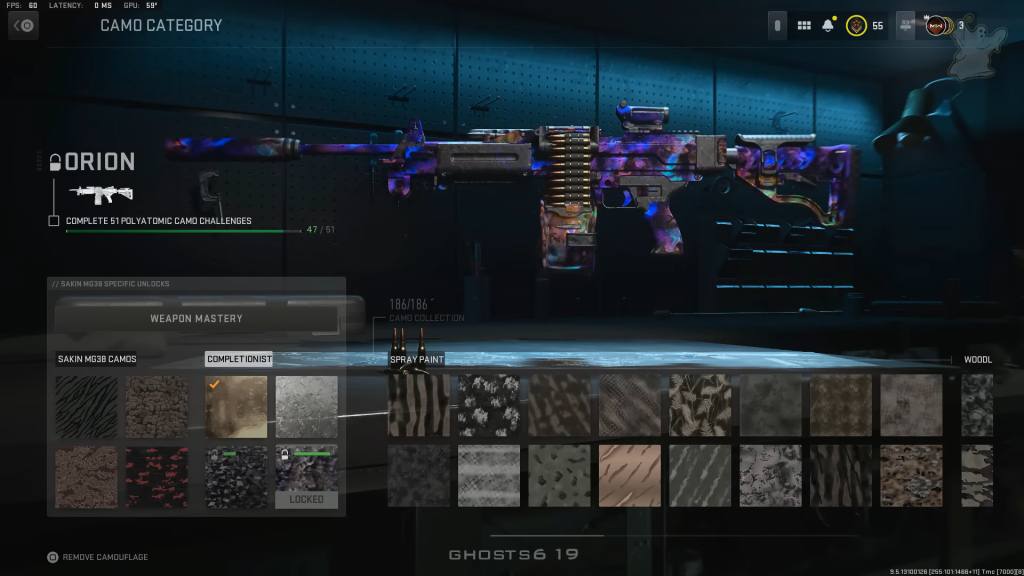
Task: Select the gold camo with orange checkmark
Action: point(236,406)
